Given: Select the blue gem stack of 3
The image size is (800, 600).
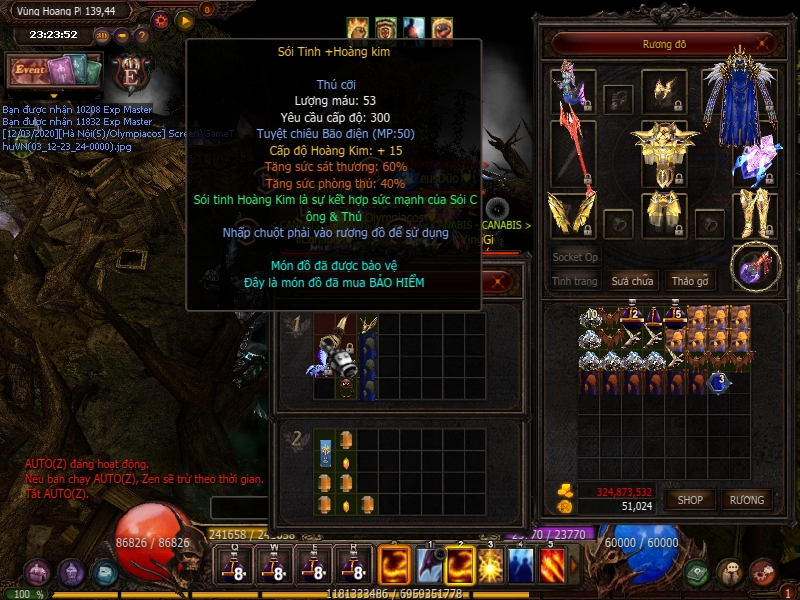Looking at the screenshot, I should [x=718, y=381].
